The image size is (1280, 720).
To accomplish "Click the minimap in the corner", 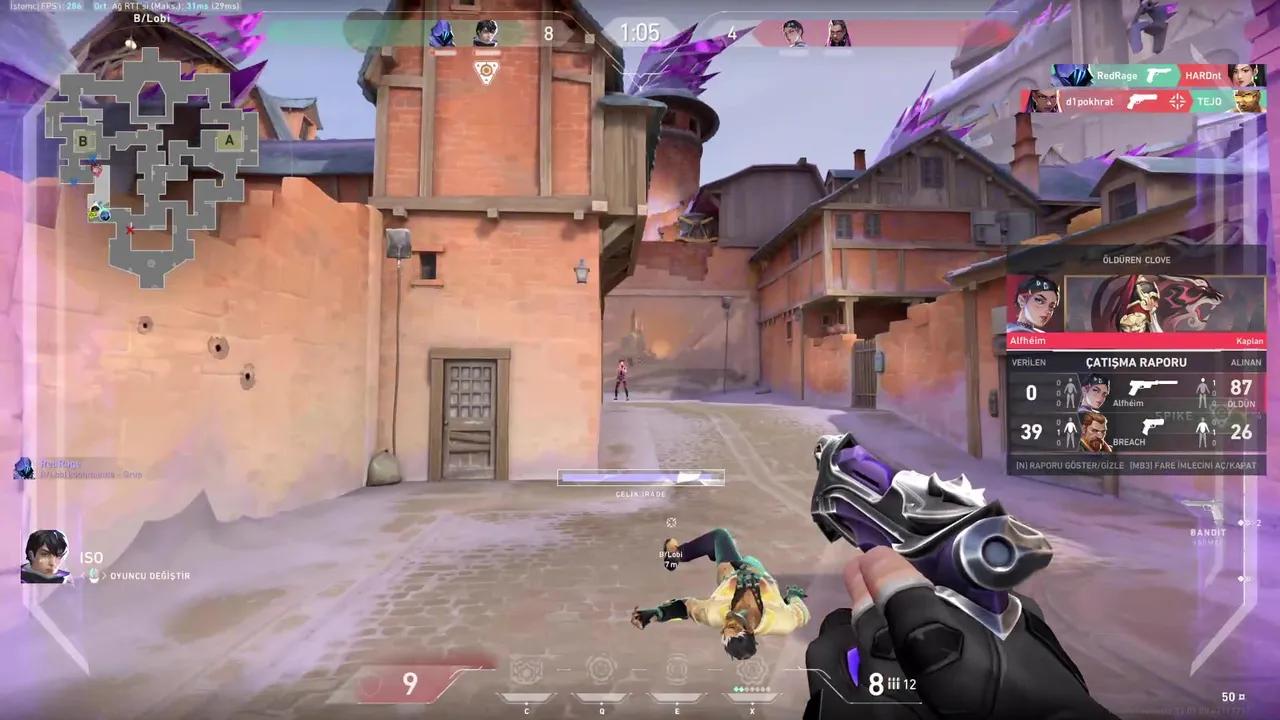I will click(152, 165).
